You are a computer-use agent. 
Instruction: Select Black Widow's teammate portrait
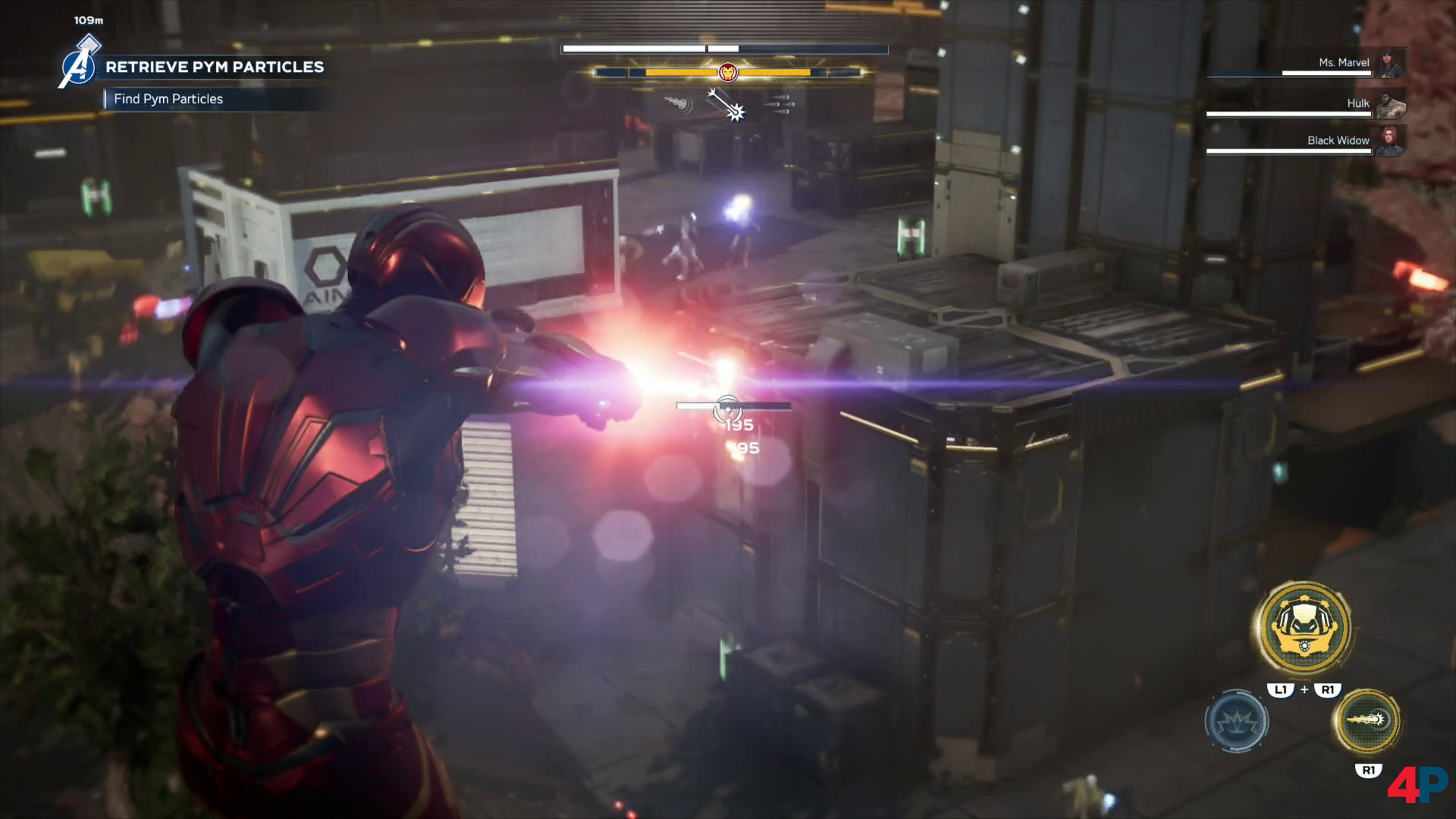(x=1391, y=140)
